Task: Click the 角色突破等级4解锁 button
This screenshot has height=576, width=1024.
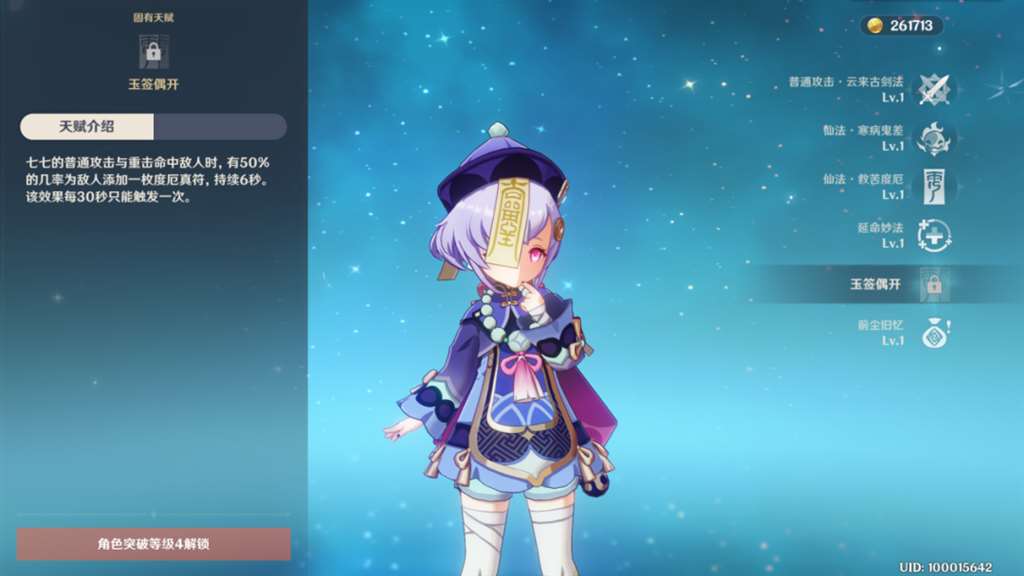Action: click(x=153, y=544)
